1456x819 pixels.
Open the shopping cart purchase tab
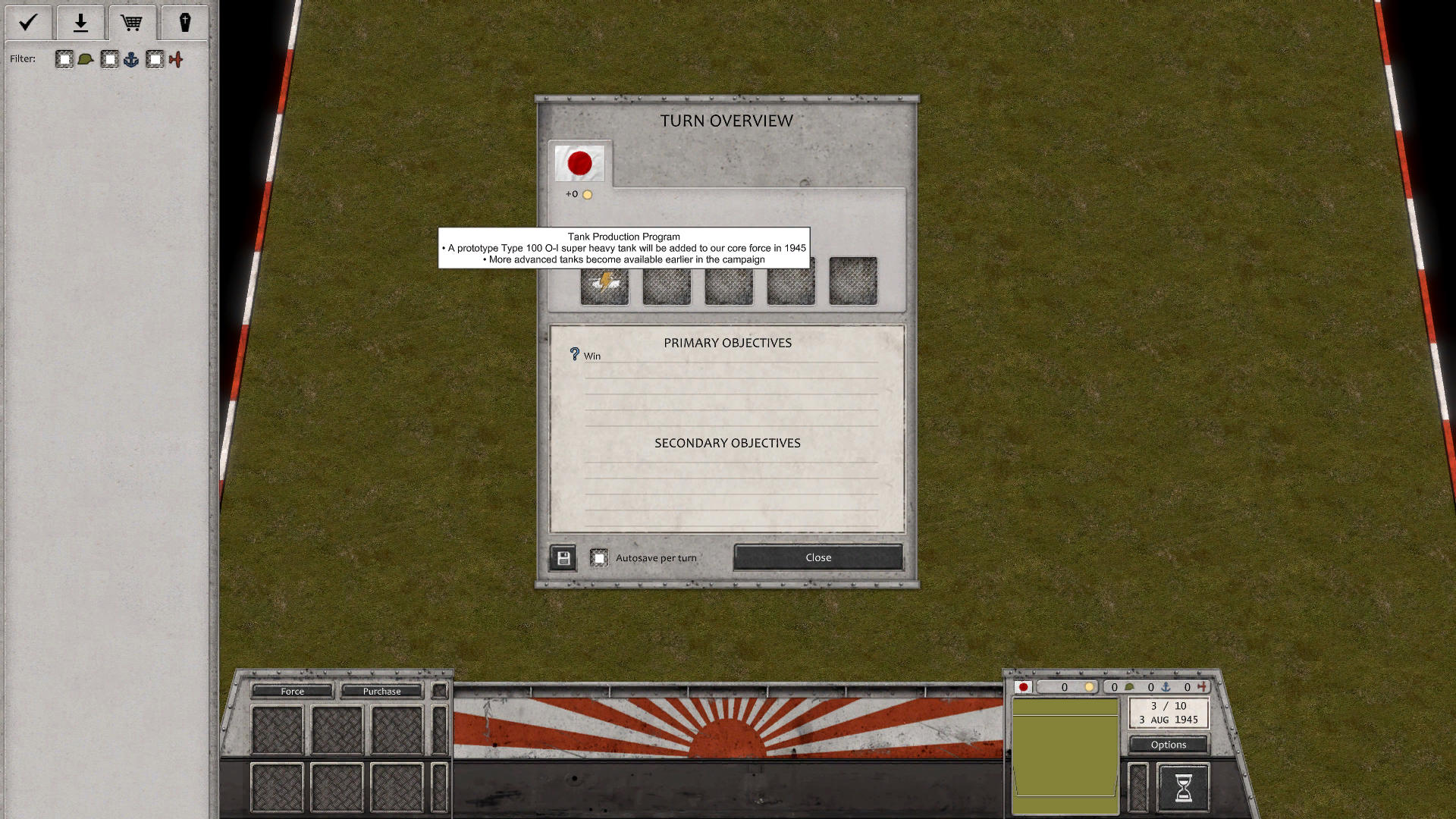132,23
